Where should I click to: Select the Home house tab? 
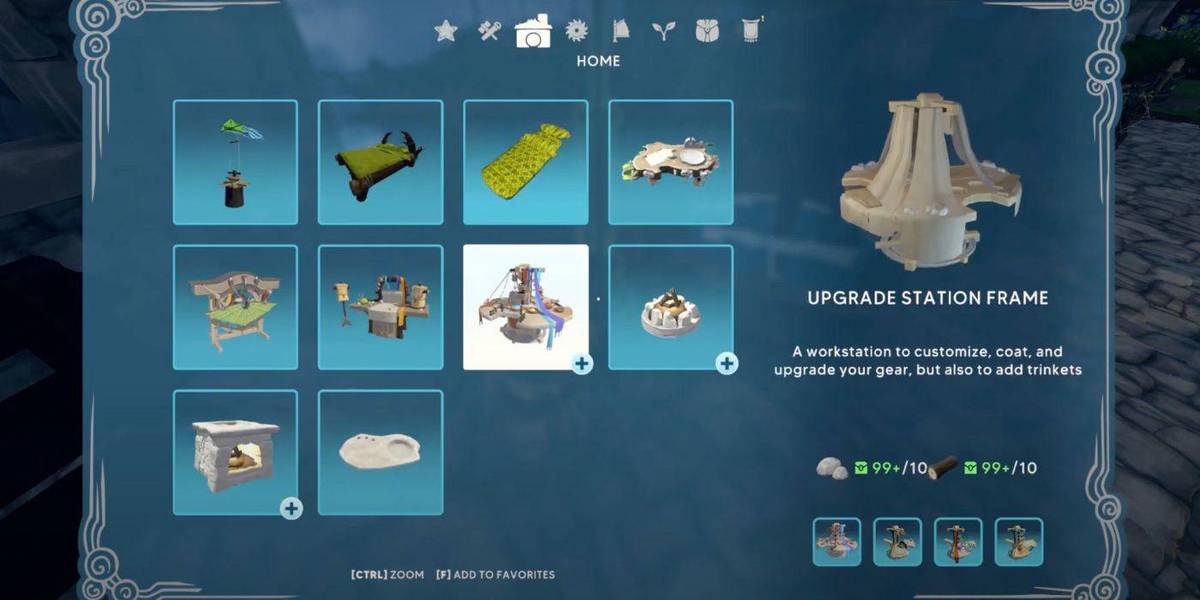[x=533, y=31]
